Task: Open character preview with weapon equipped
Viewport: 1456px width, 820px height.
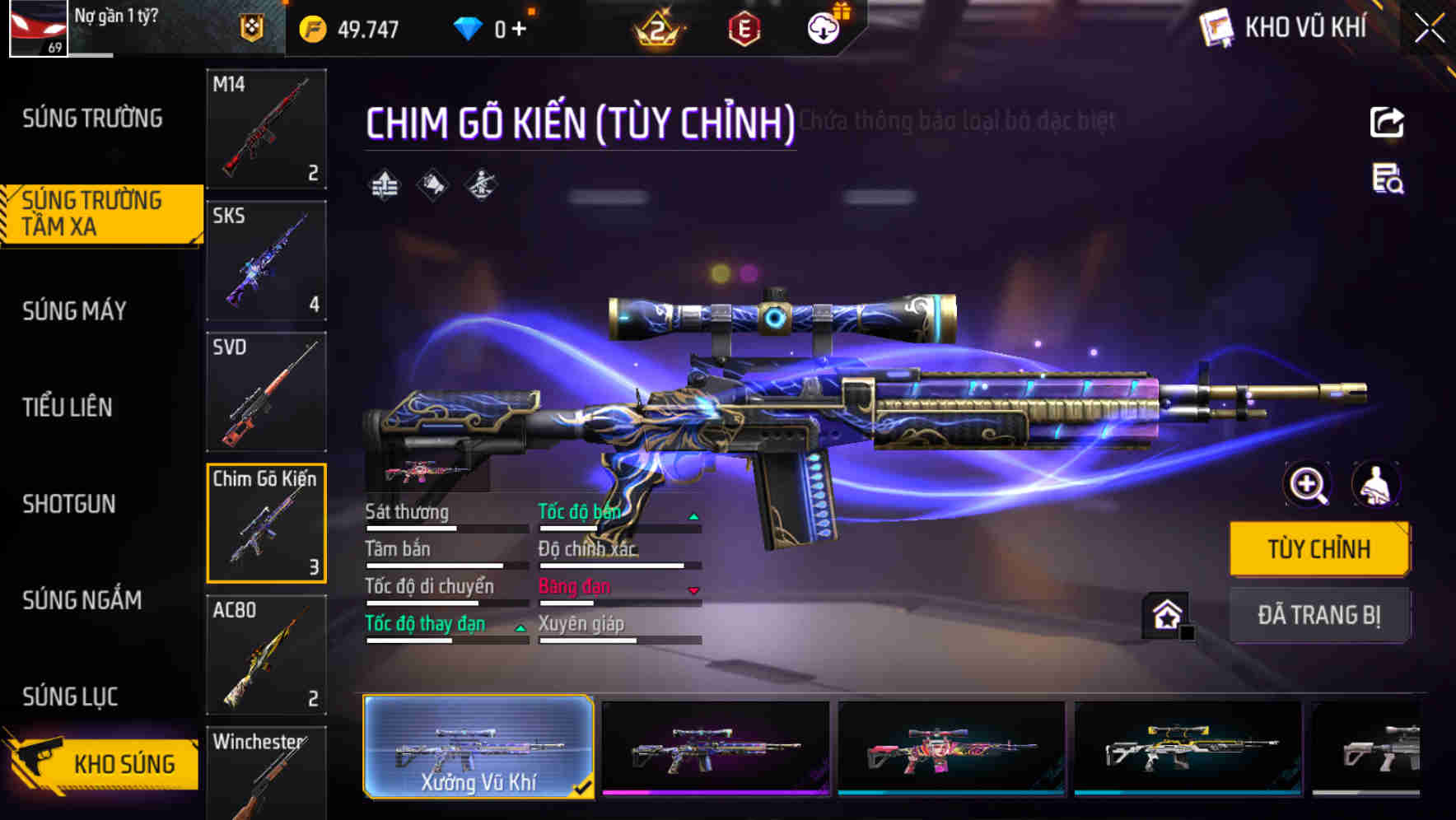Action: coord(1377,484)
